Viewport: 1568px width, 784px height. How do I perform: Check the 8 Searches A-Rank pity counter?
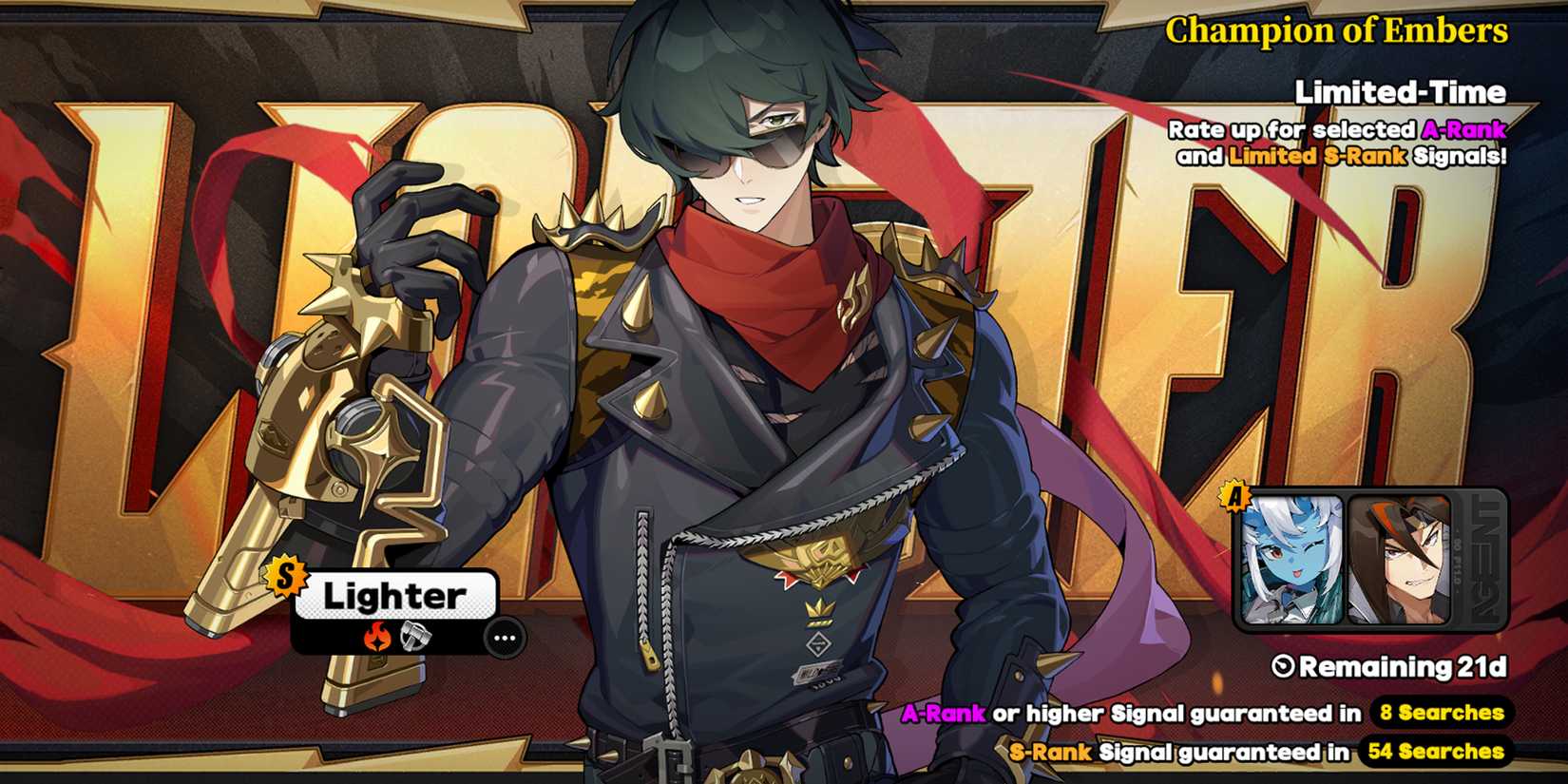(1443, 711)
